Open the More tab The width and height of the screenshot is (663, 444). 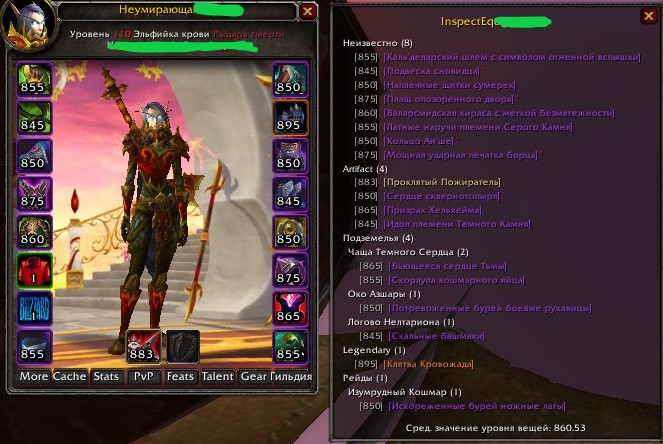(x=33, y=376)
